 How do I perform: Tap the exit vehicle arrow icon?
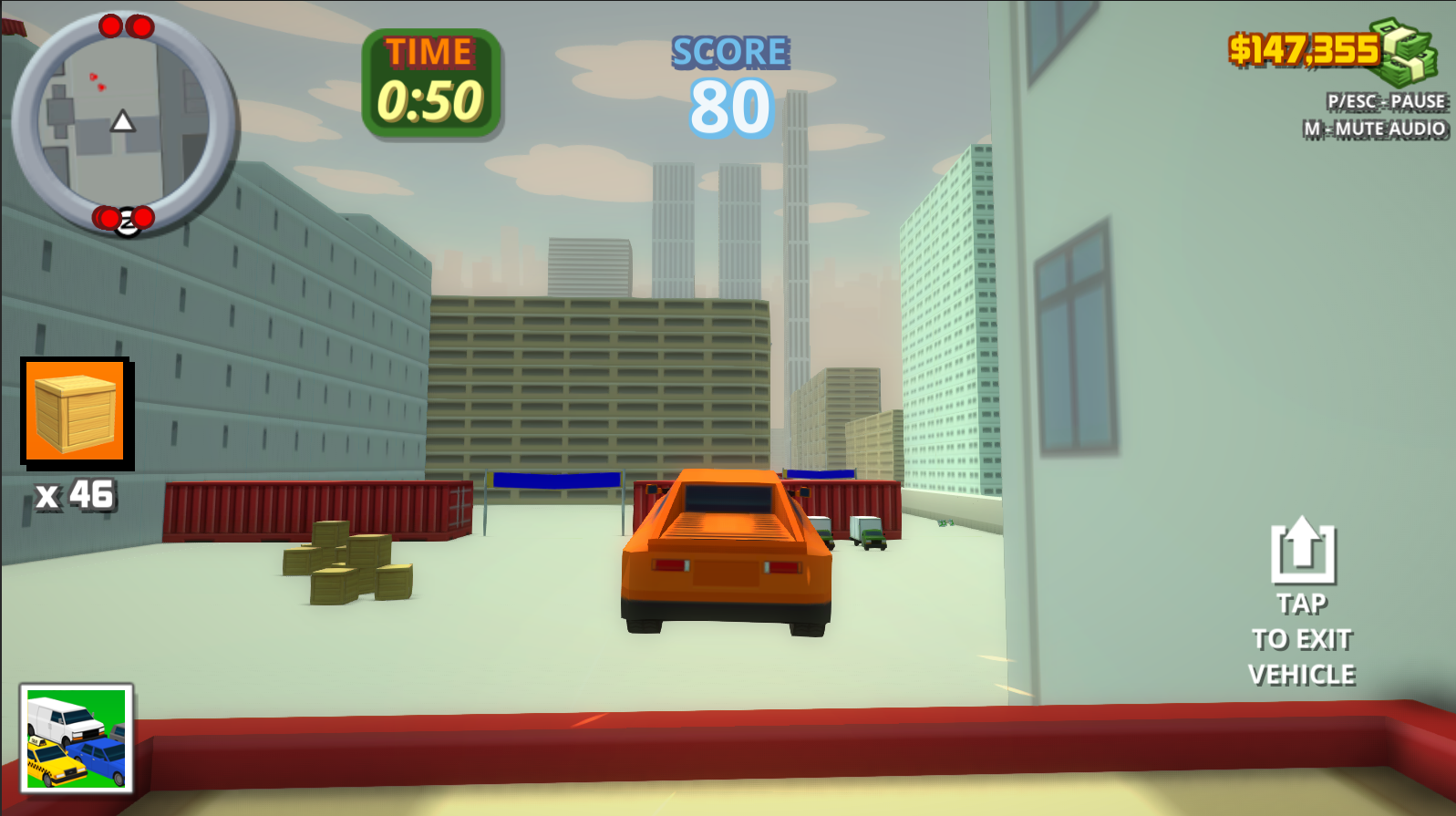coord(1303,551)
